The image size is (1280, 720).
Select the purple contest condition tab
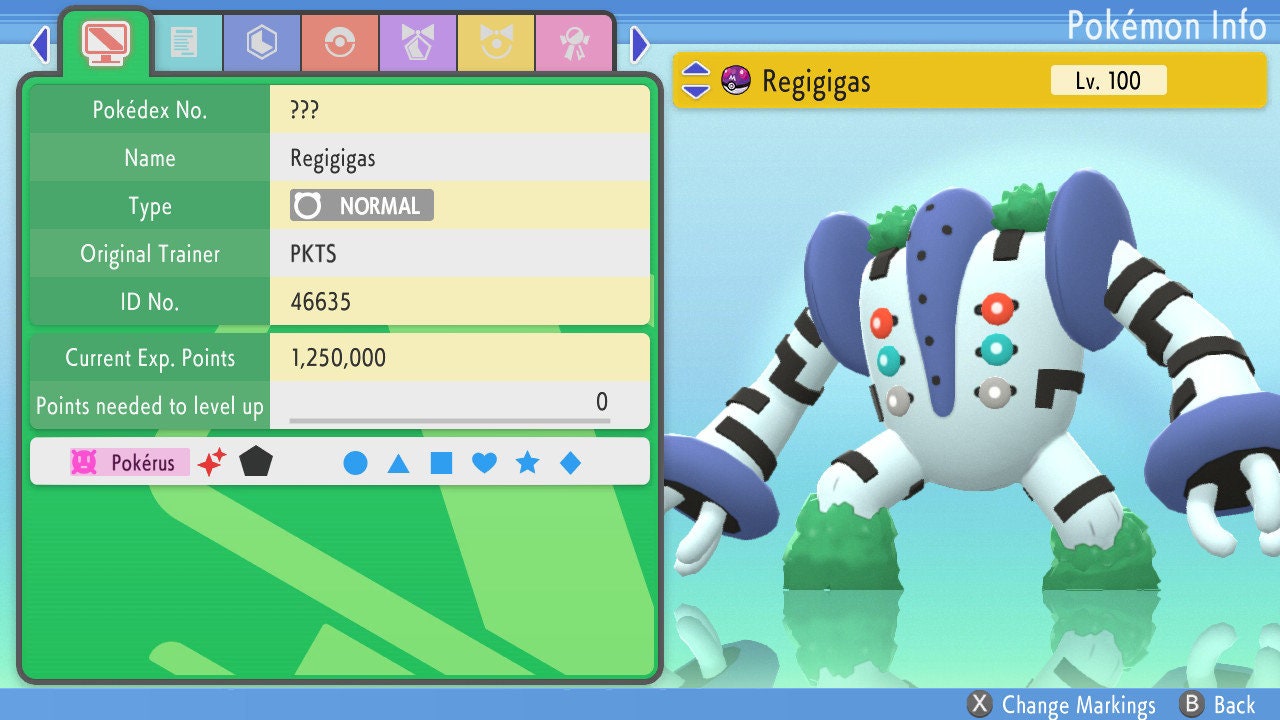(418, 43)
